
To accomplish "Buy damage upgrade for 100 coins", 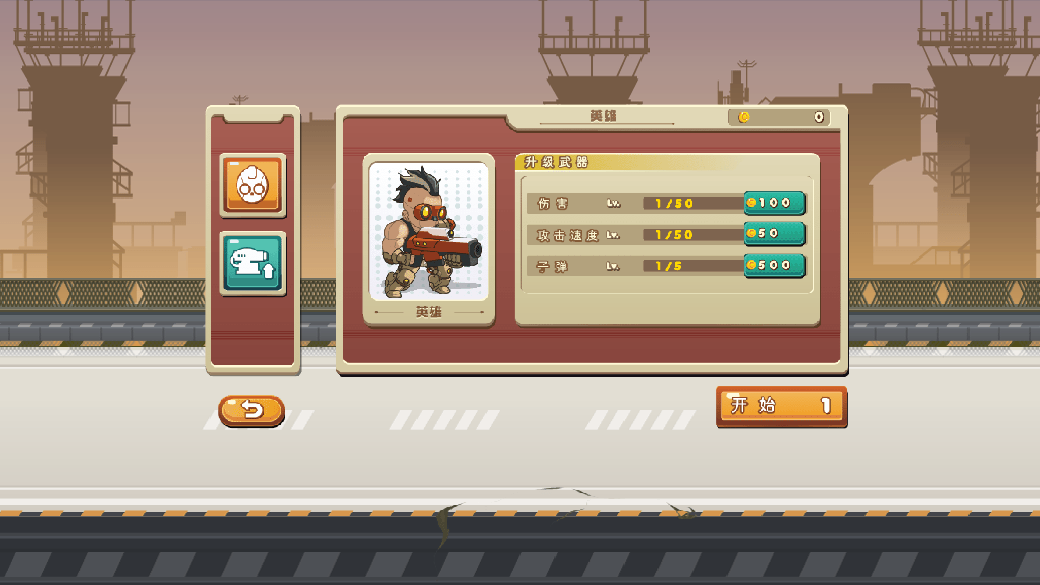I will click(x=774, y=203).
